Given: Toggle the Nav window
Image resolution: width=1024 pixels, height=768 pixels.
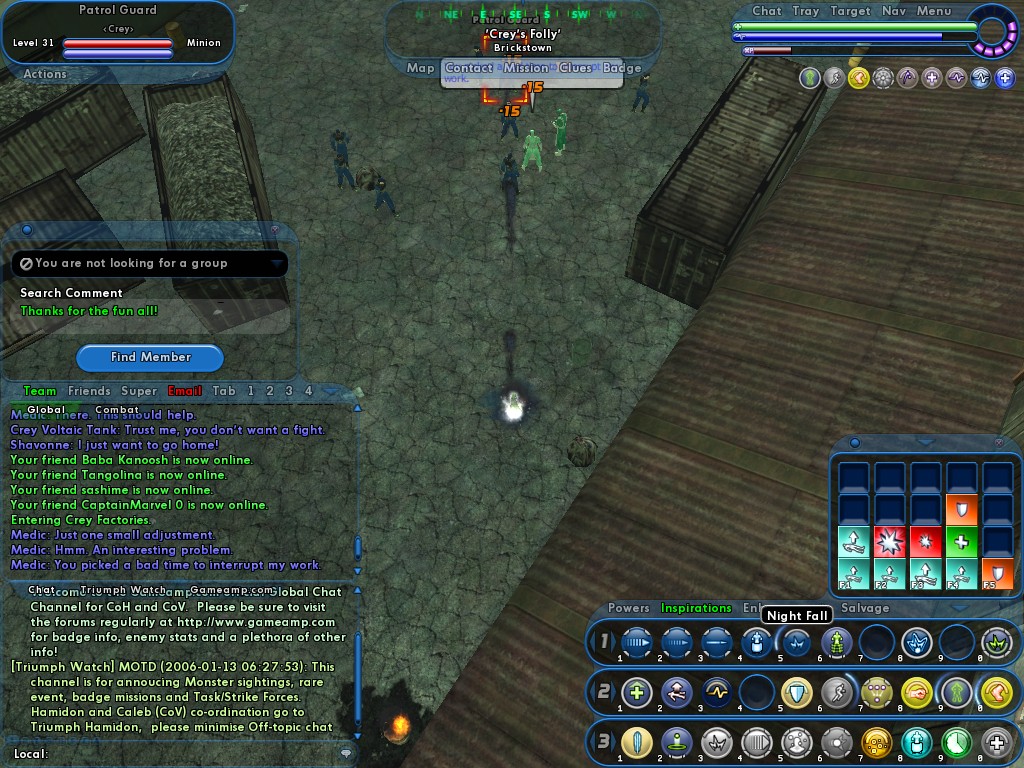Looking at the screenshot, I should (894, 11).
